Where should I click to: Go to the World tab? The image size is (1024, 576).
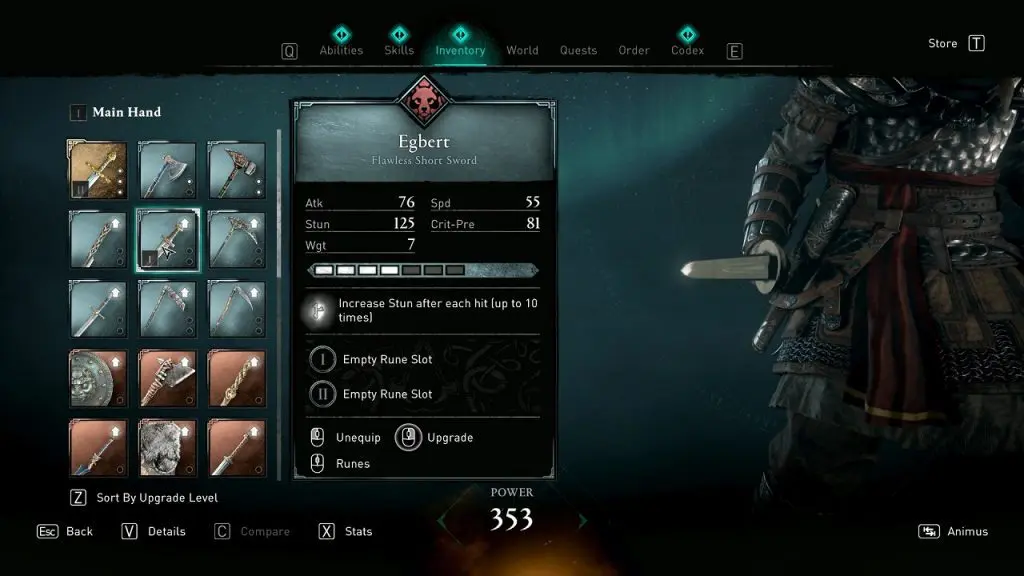(522, 50)
